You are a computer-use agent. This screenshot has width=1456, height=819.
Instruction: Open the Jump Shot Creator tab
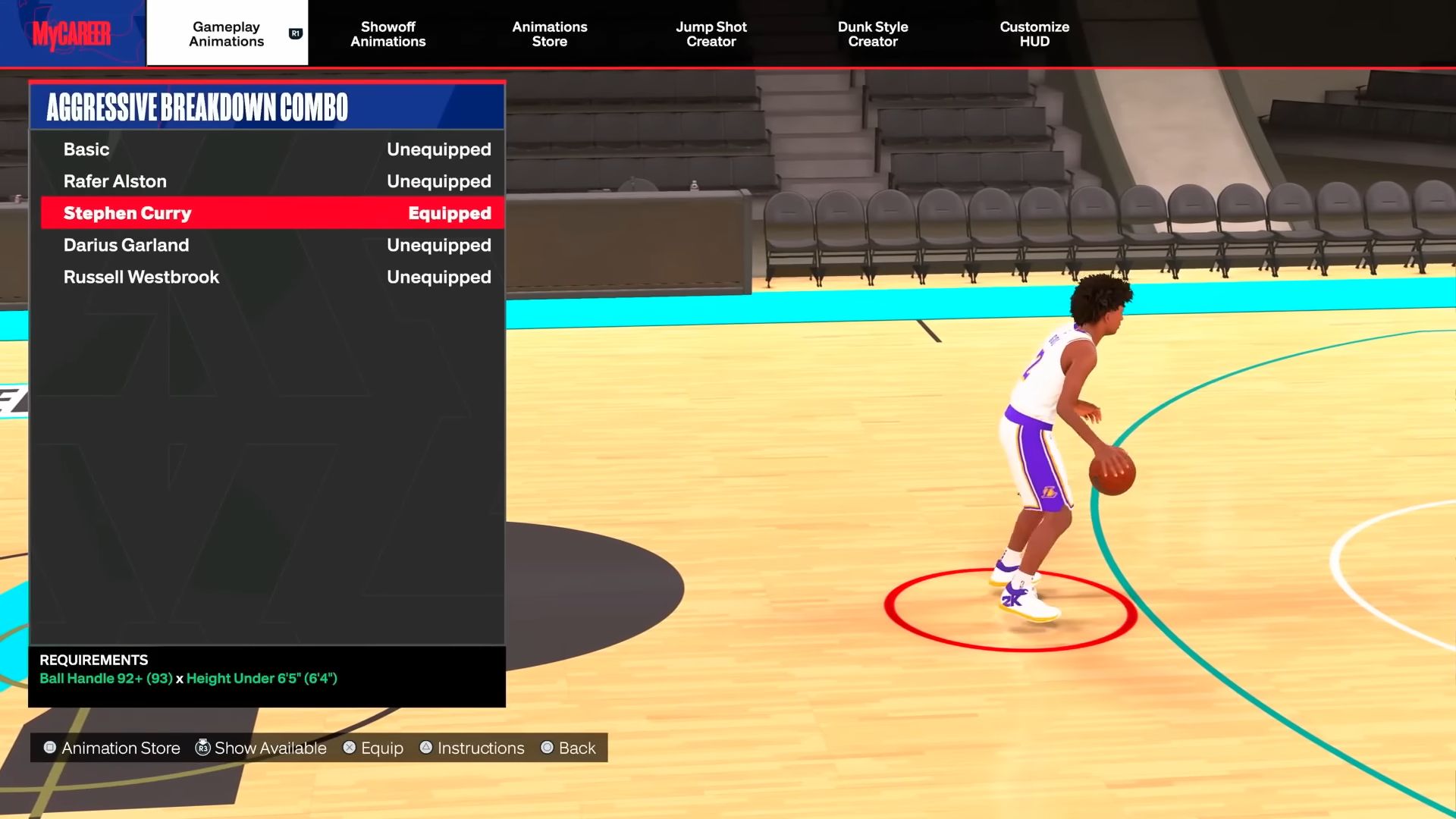(711, 34)
